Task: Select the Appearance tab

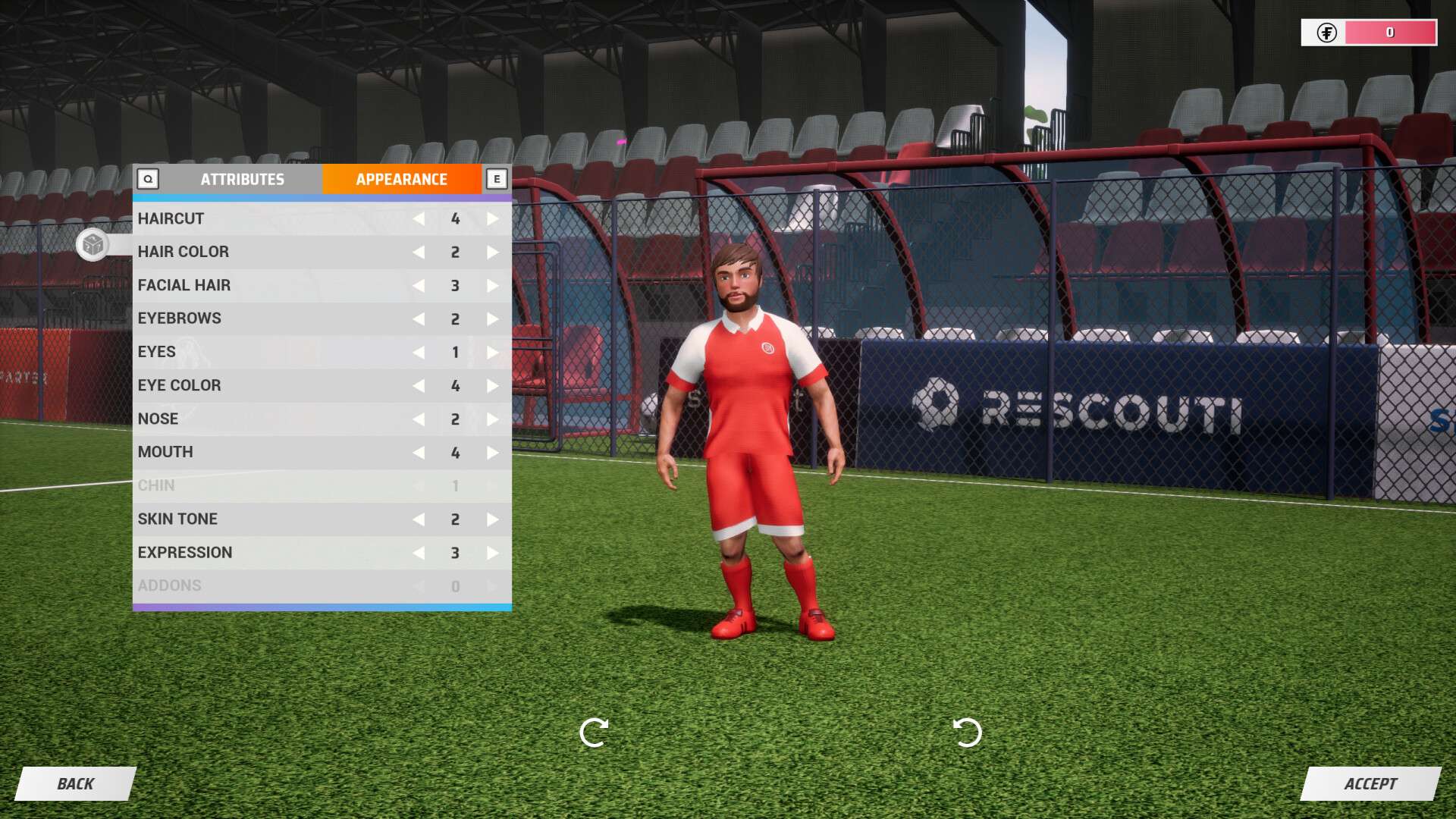Action: (x=401, y=180)
